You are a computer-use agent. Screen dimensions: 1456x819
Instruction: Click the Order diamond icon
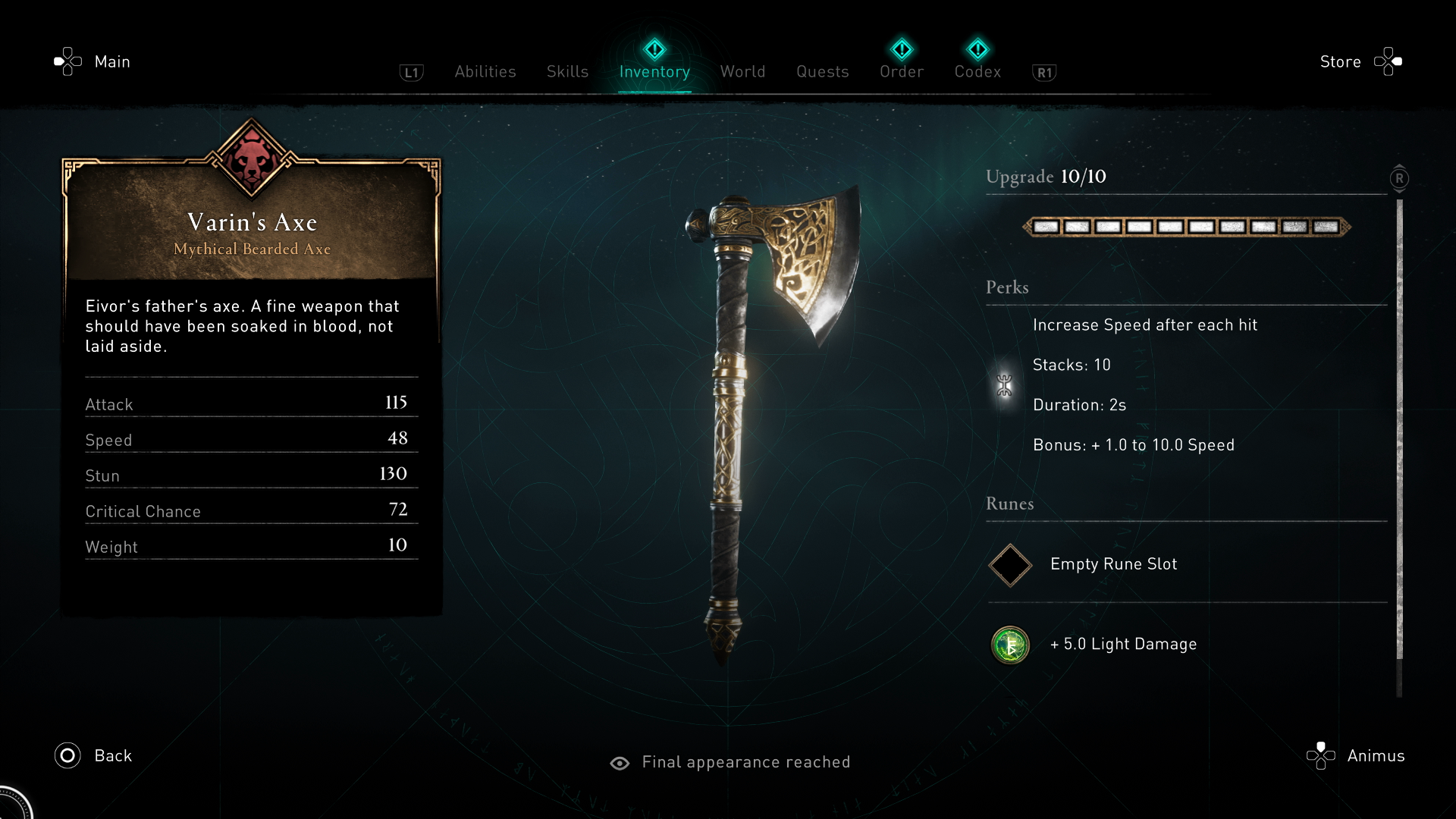902,49
